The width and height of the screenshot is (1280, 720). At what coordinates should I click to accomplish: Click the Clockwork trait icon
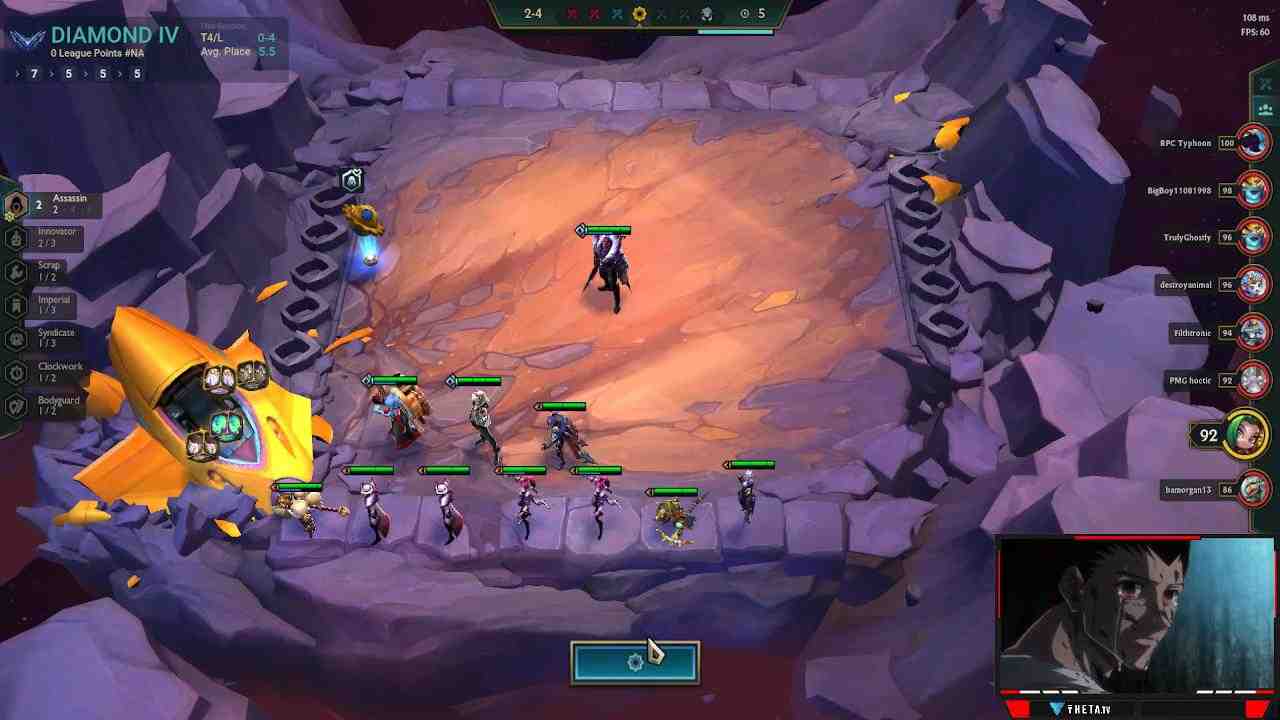[16, 370]
